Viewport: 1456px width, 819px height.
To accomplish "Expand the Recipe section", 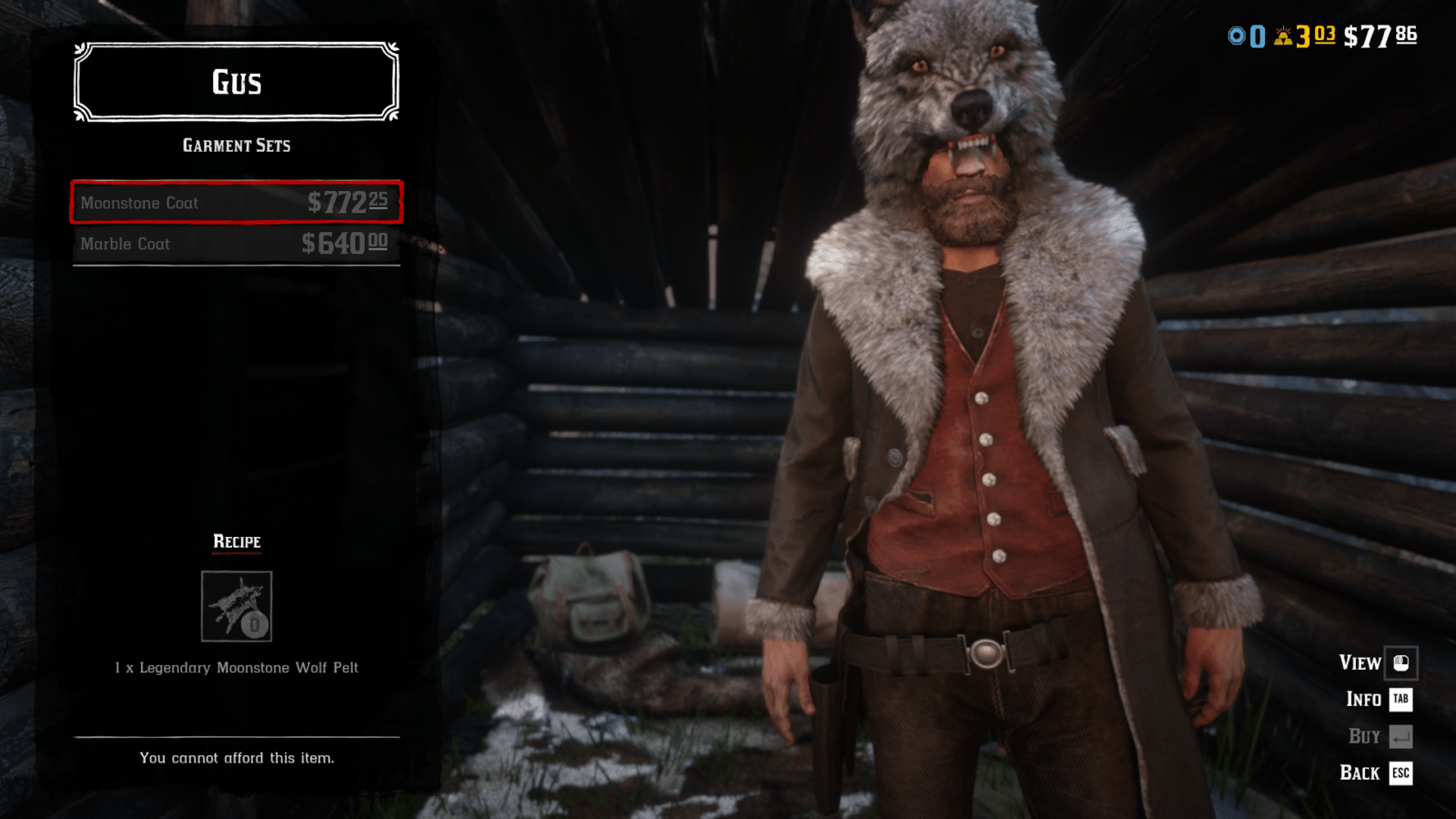I will [x=236, y=541].
